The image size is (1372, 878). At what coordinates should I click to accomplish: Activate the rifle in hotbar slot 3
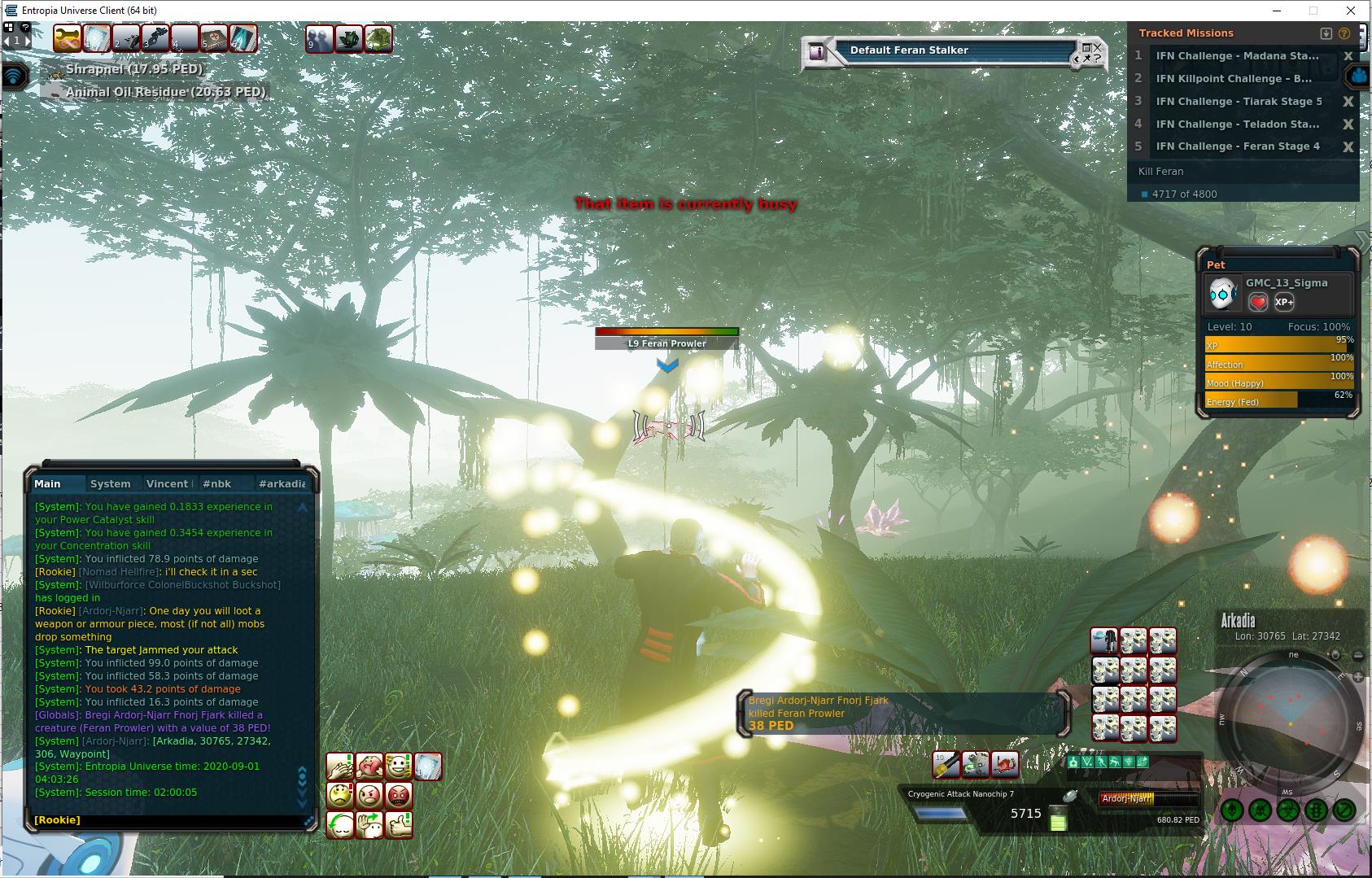155,38
